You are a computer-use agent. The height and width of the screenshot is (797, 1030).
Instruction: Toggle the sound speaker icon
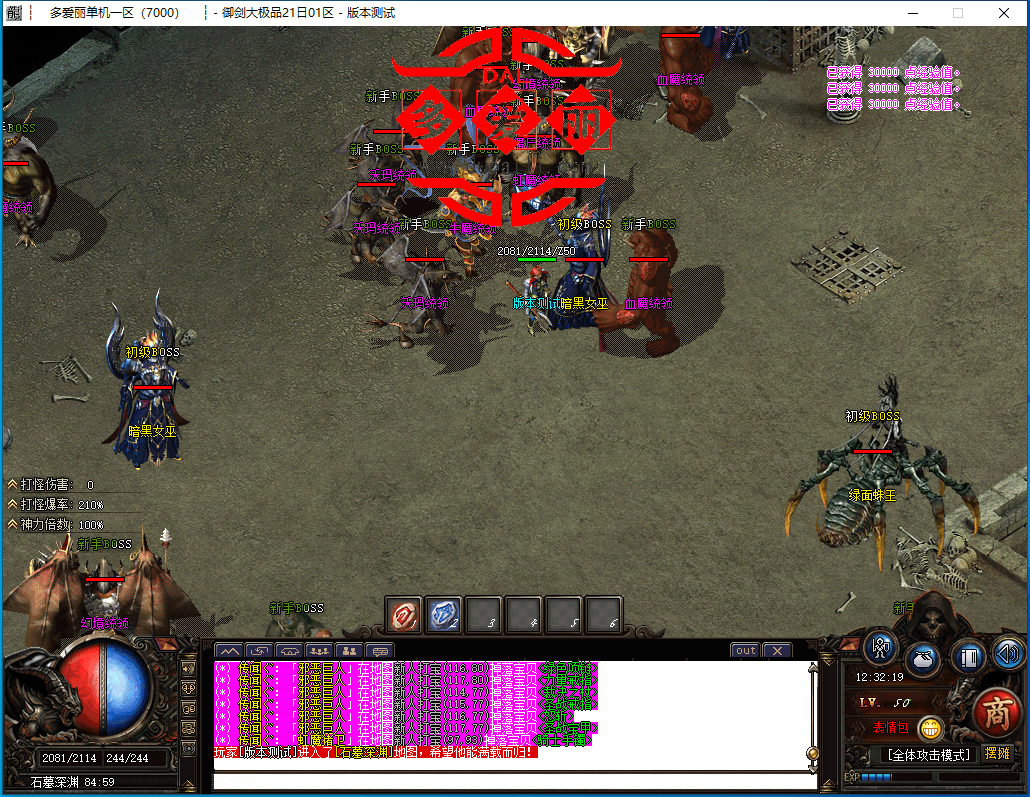(1008, 654)
